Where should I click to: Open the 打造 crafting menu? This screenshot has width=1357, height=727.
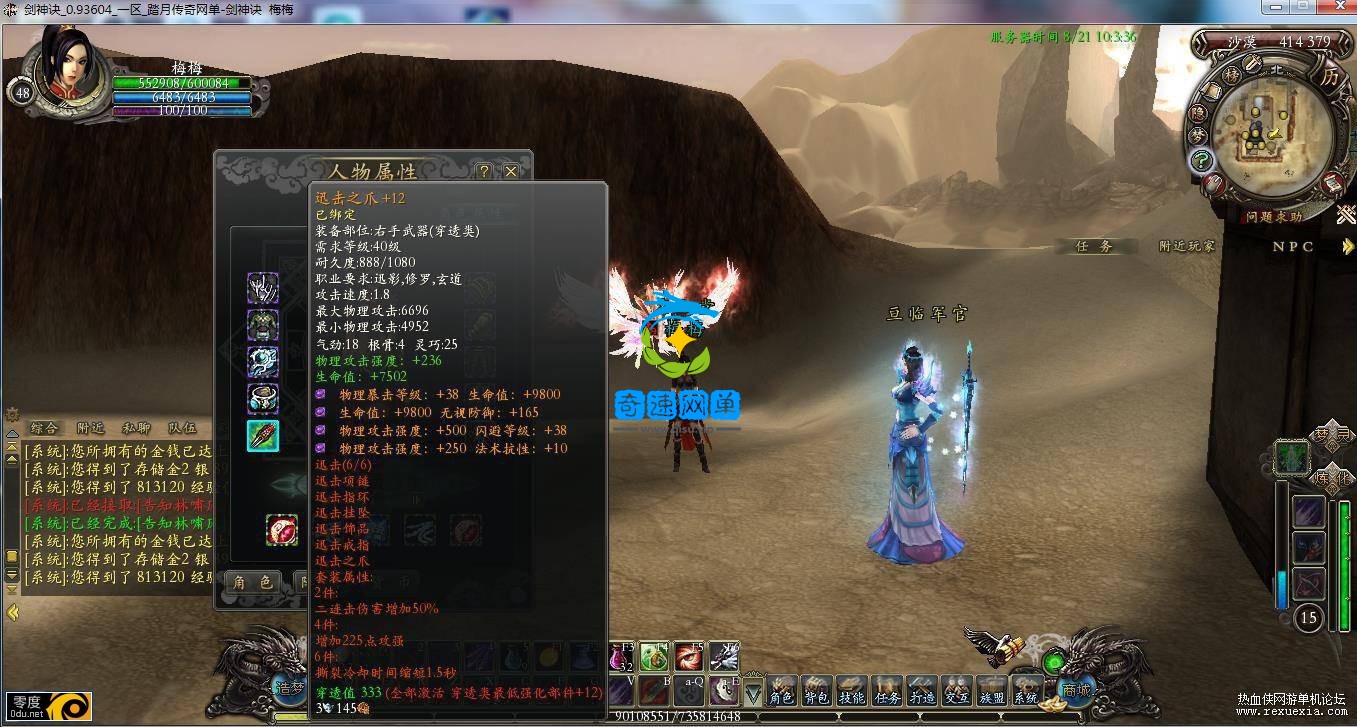click(x=922, y=690)
